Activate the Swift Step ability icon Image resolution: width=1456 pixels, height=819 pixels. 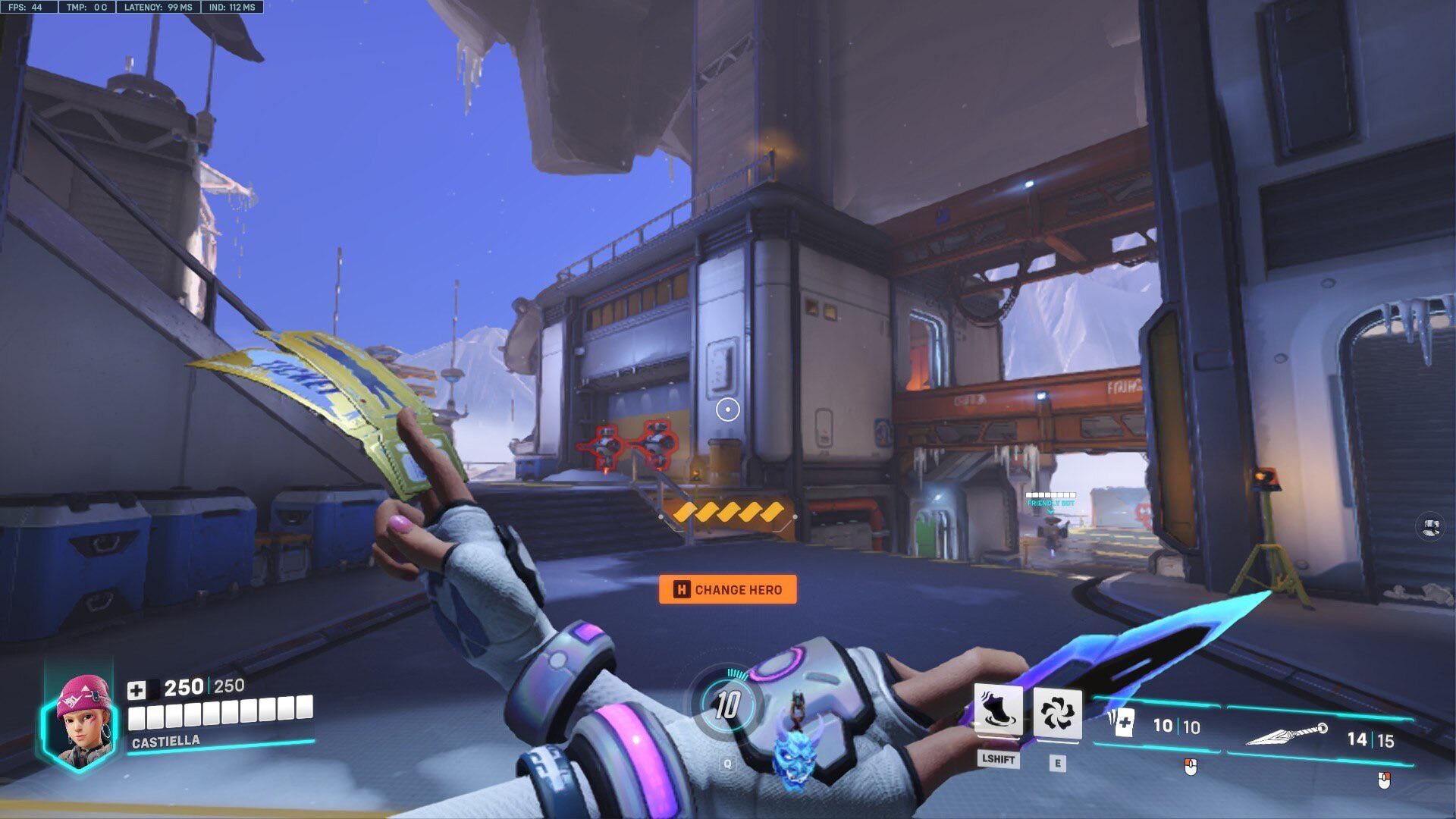coord(997,711)
